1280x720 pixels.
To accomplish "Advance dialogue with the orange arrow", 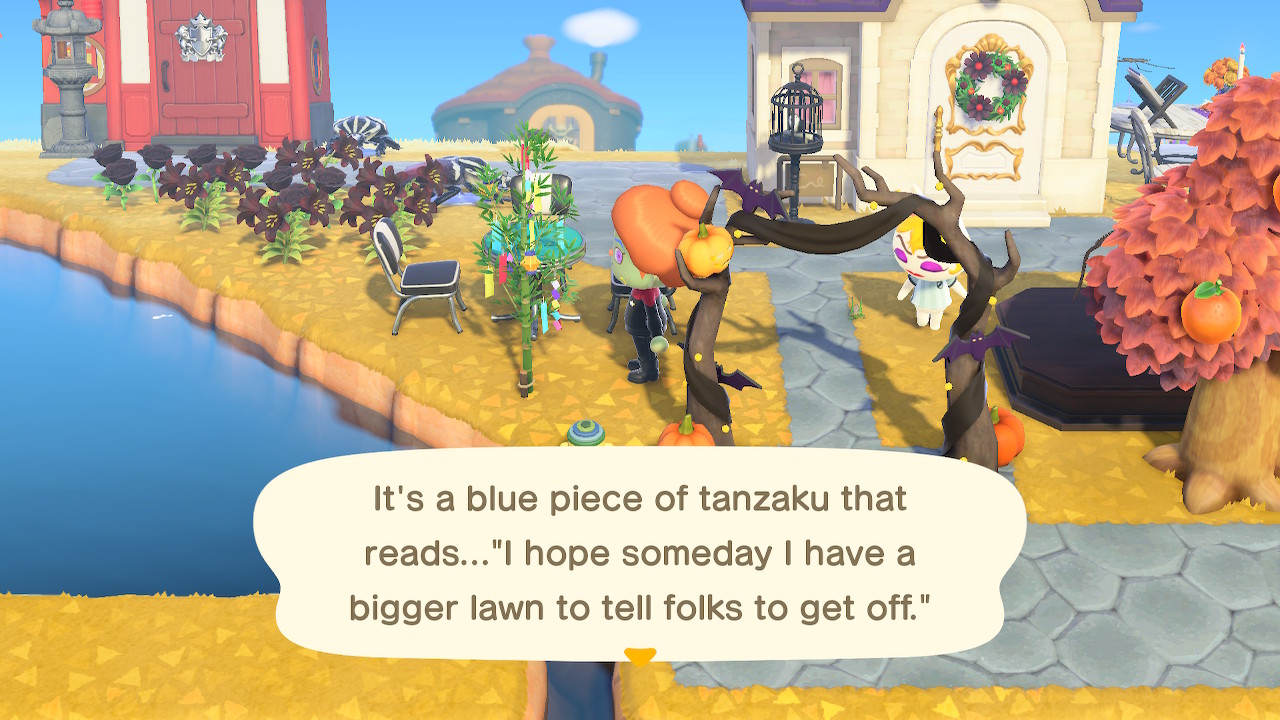I will (640, 657).
